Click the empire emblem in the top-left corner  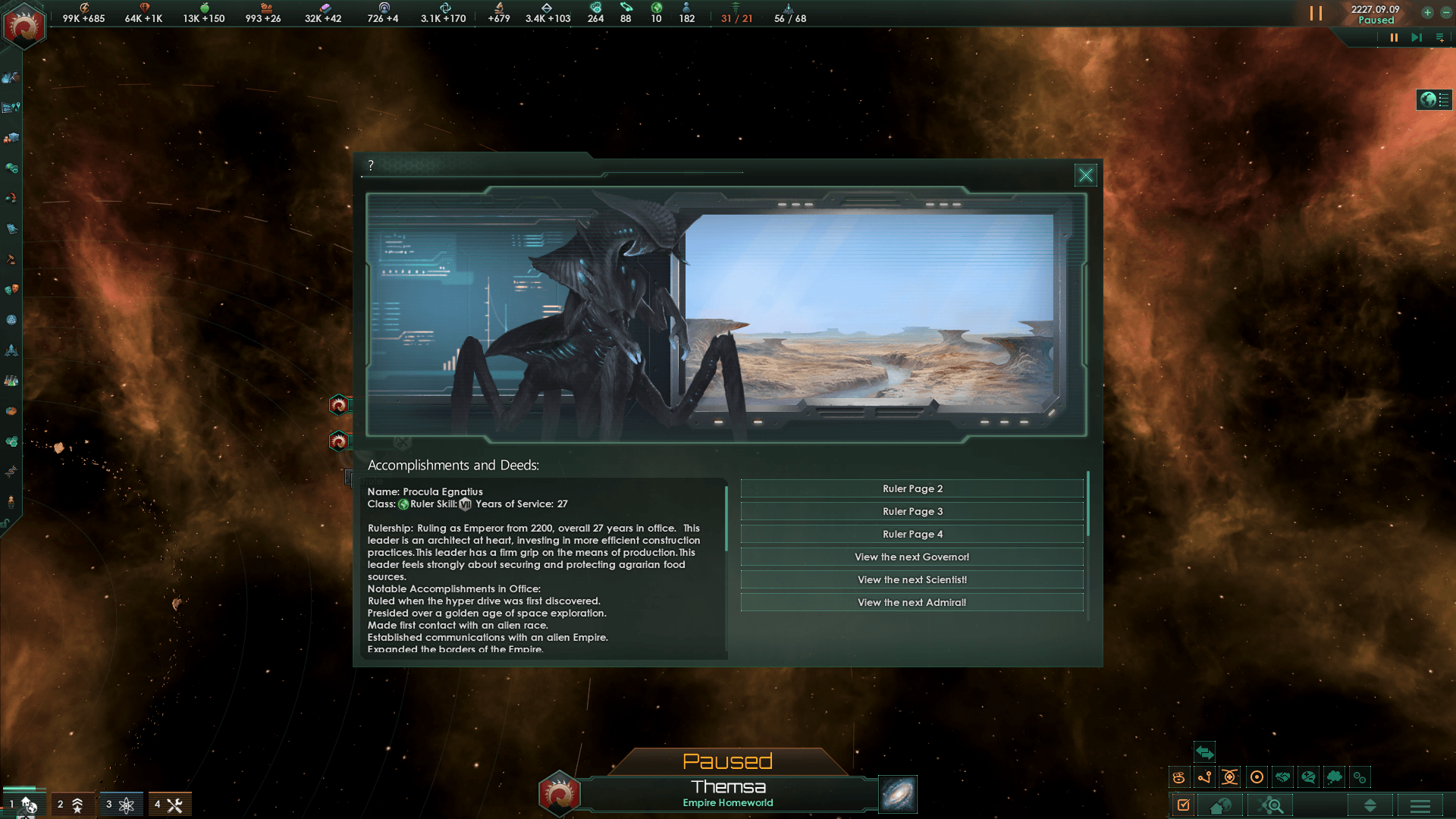click(x=24, y=27)
